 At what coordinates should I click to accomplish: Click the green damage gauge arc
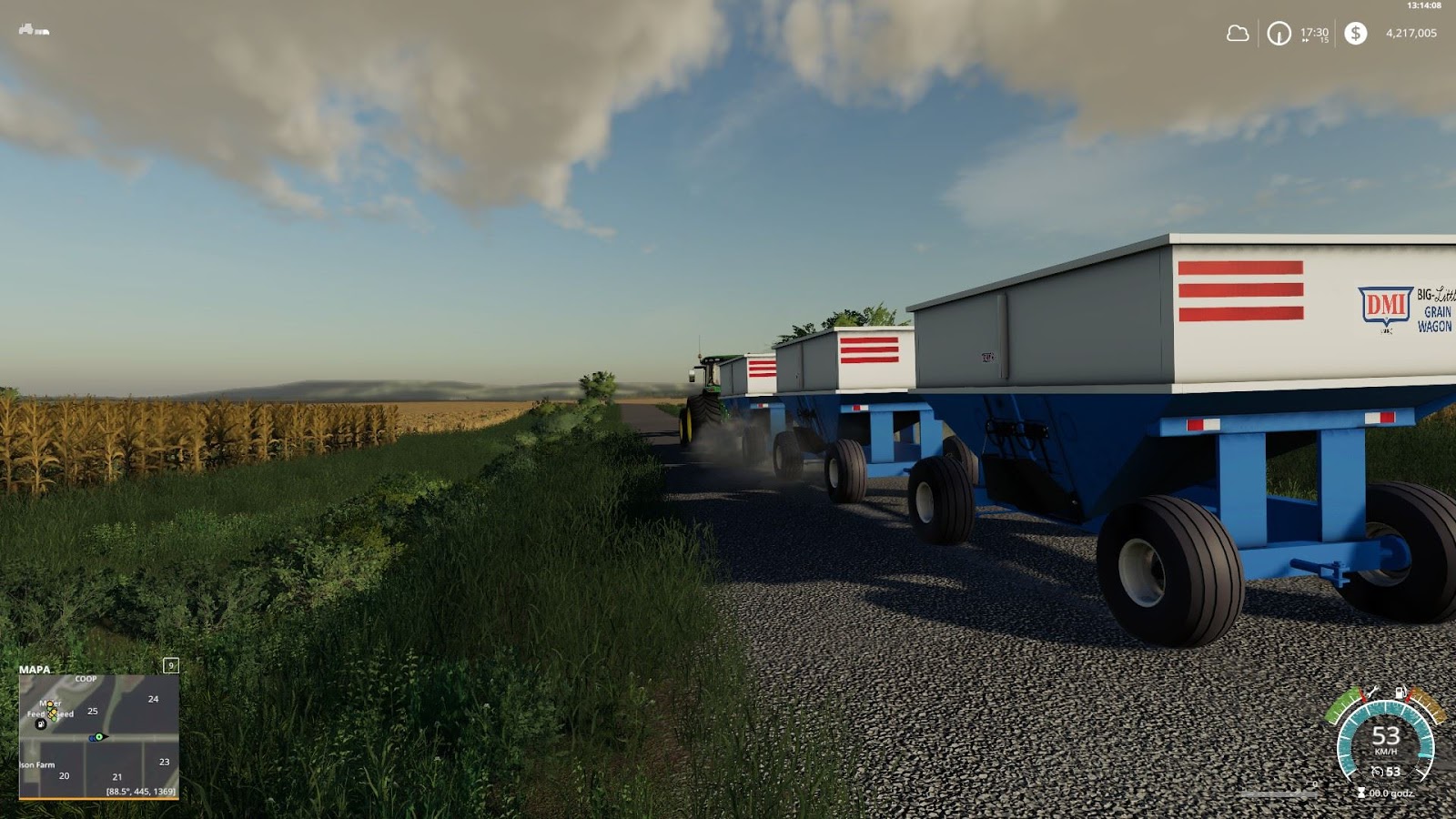(x=1343, y=703)
